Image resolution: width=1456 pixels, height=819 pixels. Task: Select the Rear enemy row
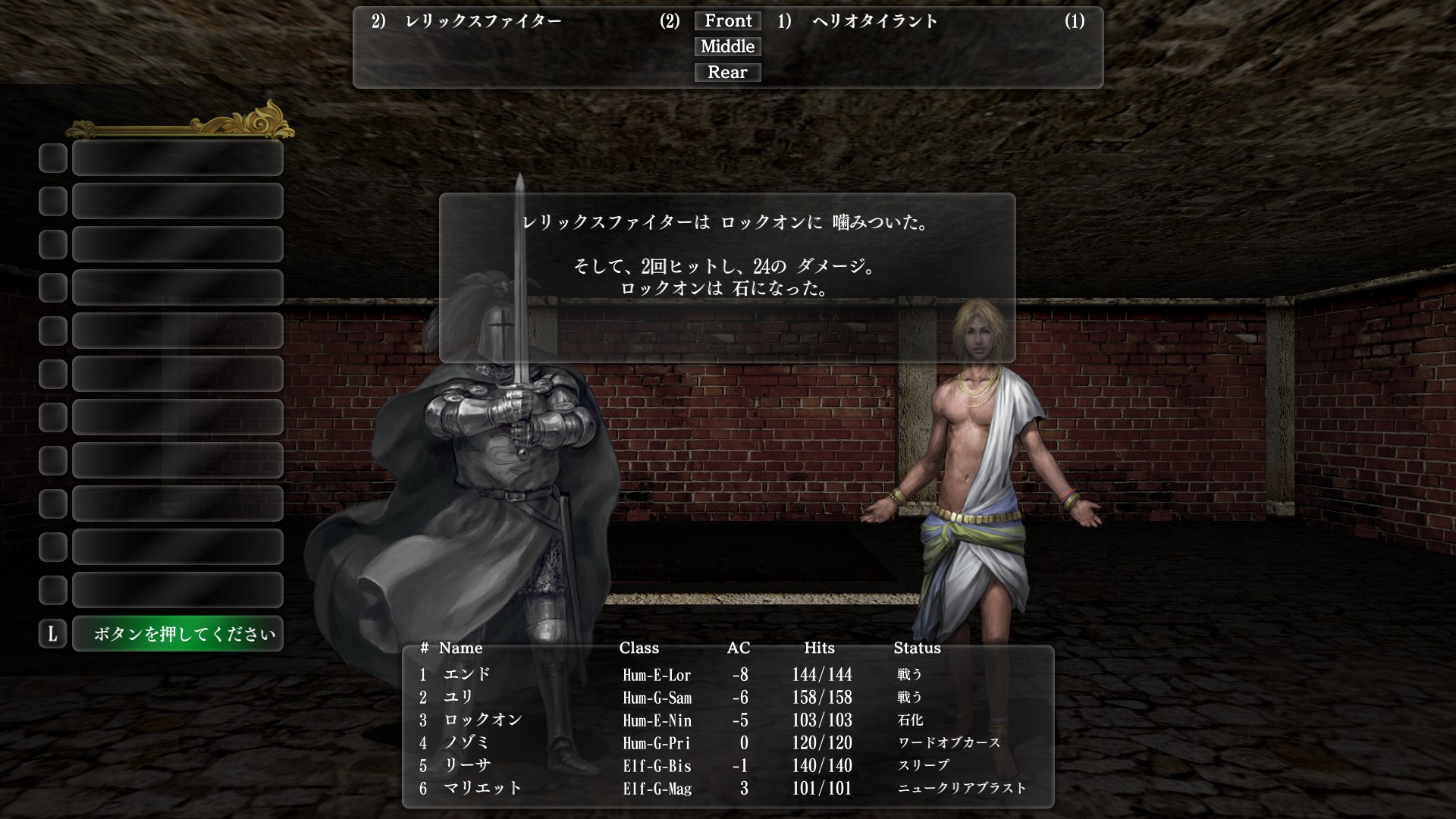[x=727, y=72]
